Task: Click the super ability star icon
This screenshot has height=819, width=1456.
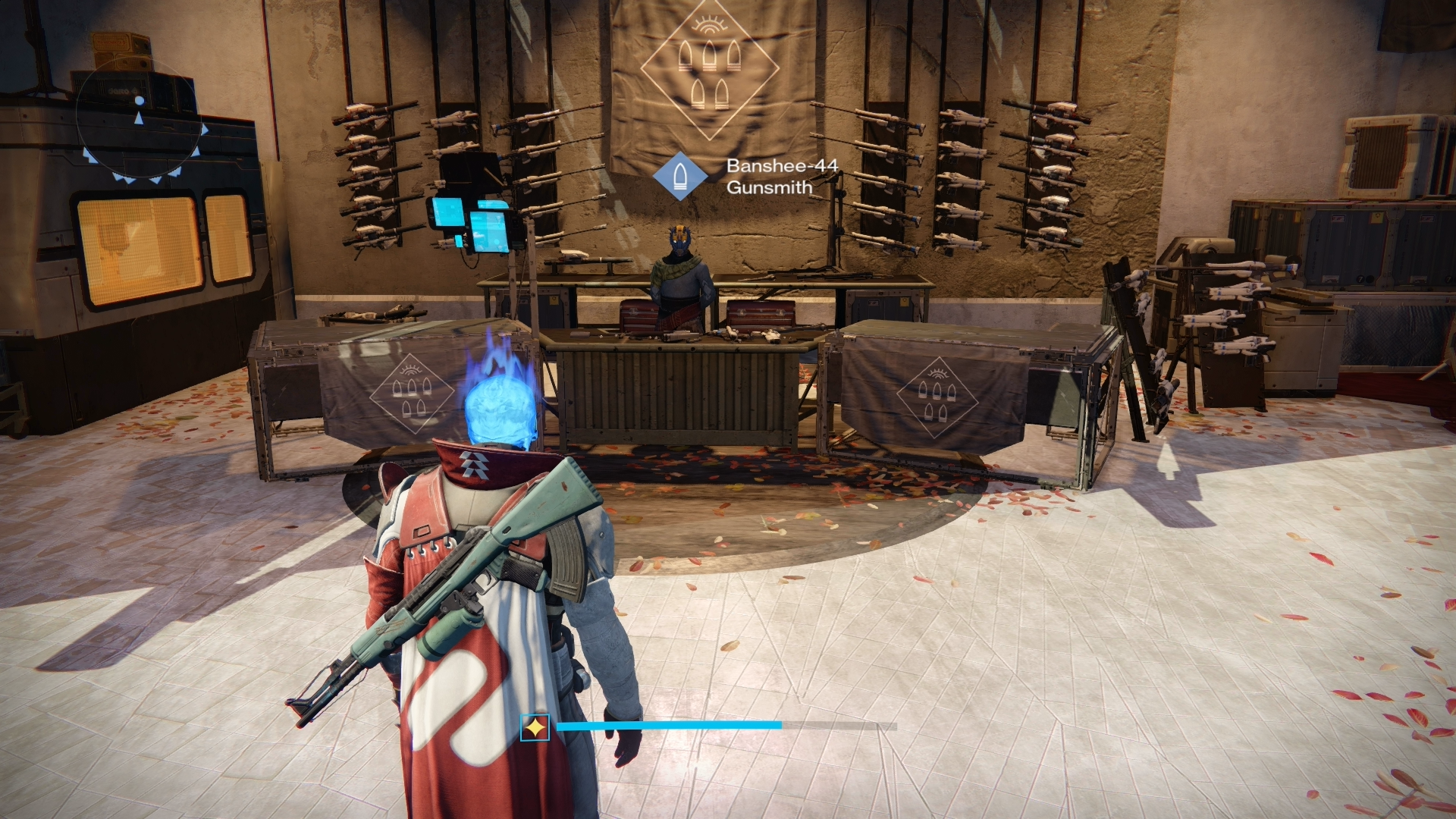Action: pos(535,728)
